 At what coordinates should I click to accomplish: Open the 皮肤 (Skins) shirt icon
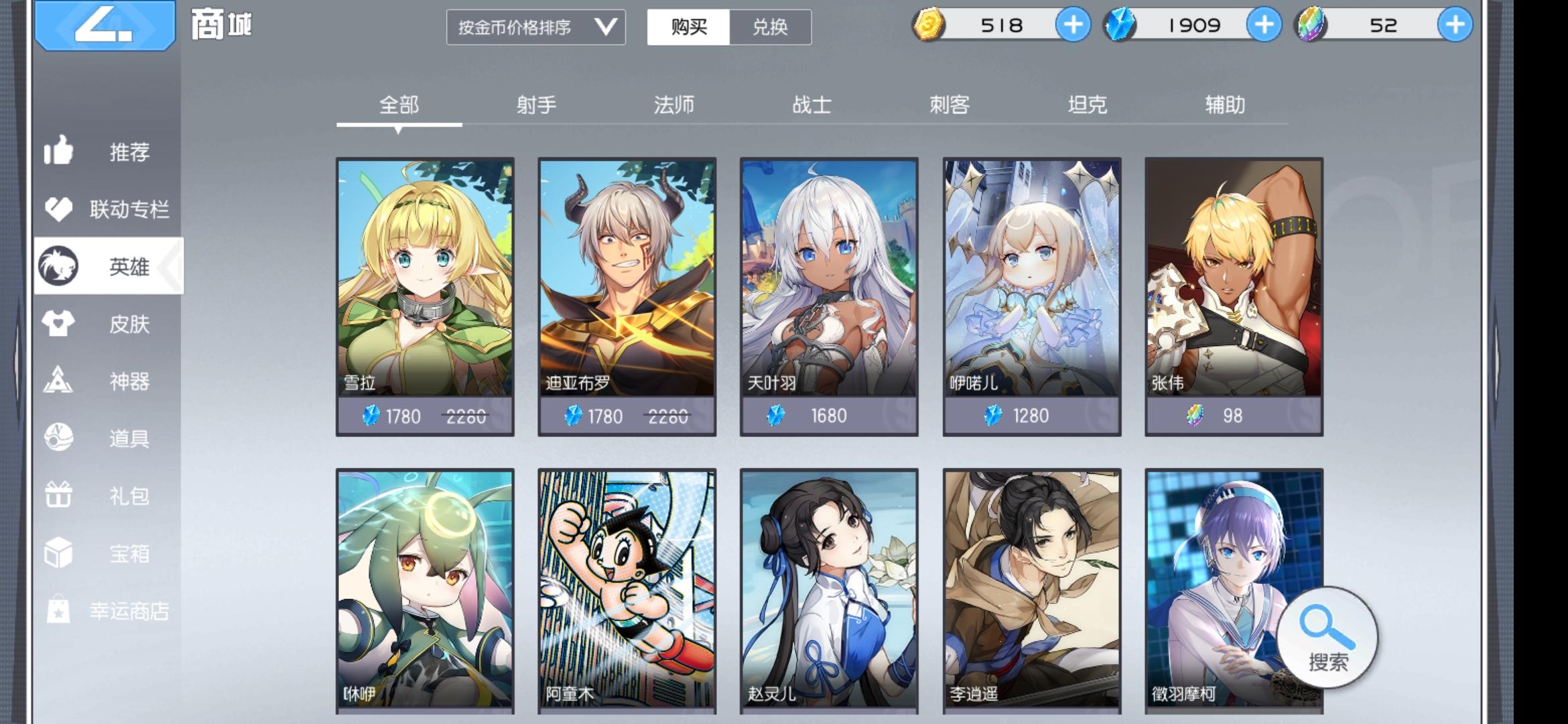coord(60,324)
